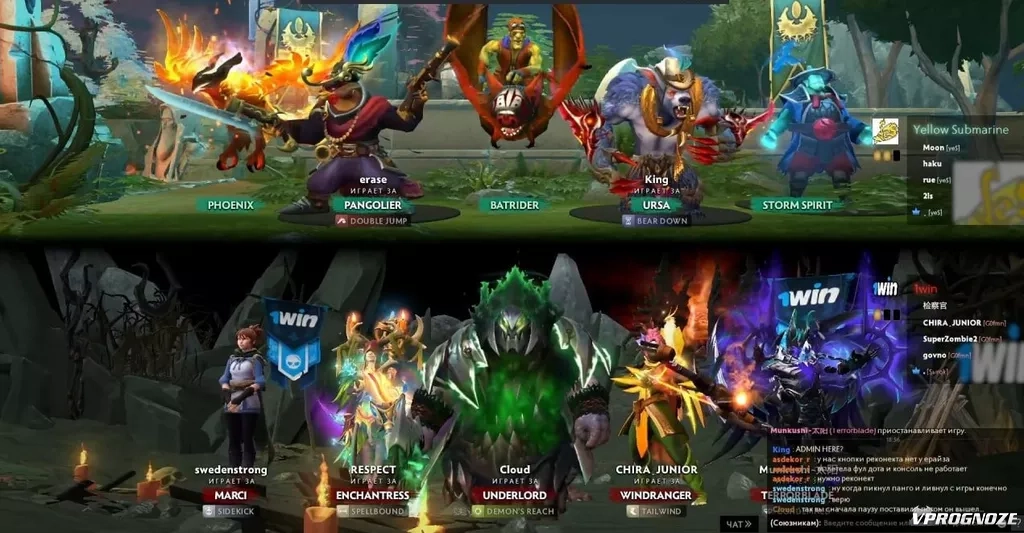The image size is (1024, 533).
Task: Inspect Enchantress's Spellbound facet
Action: (x=373, y=510)
